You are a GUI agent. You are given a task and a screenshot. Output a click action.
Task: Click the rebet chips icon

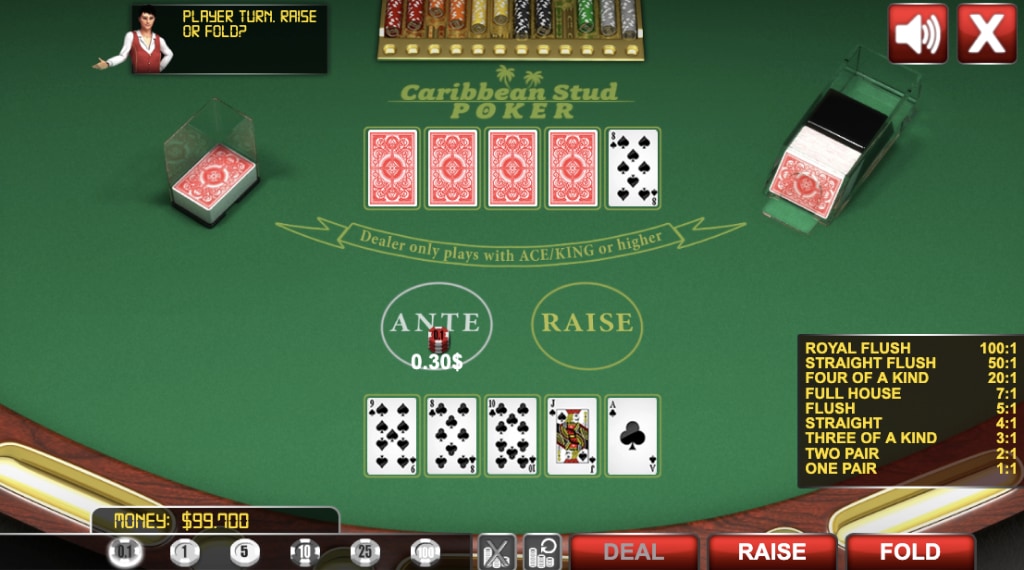click(x=542, y=551)
